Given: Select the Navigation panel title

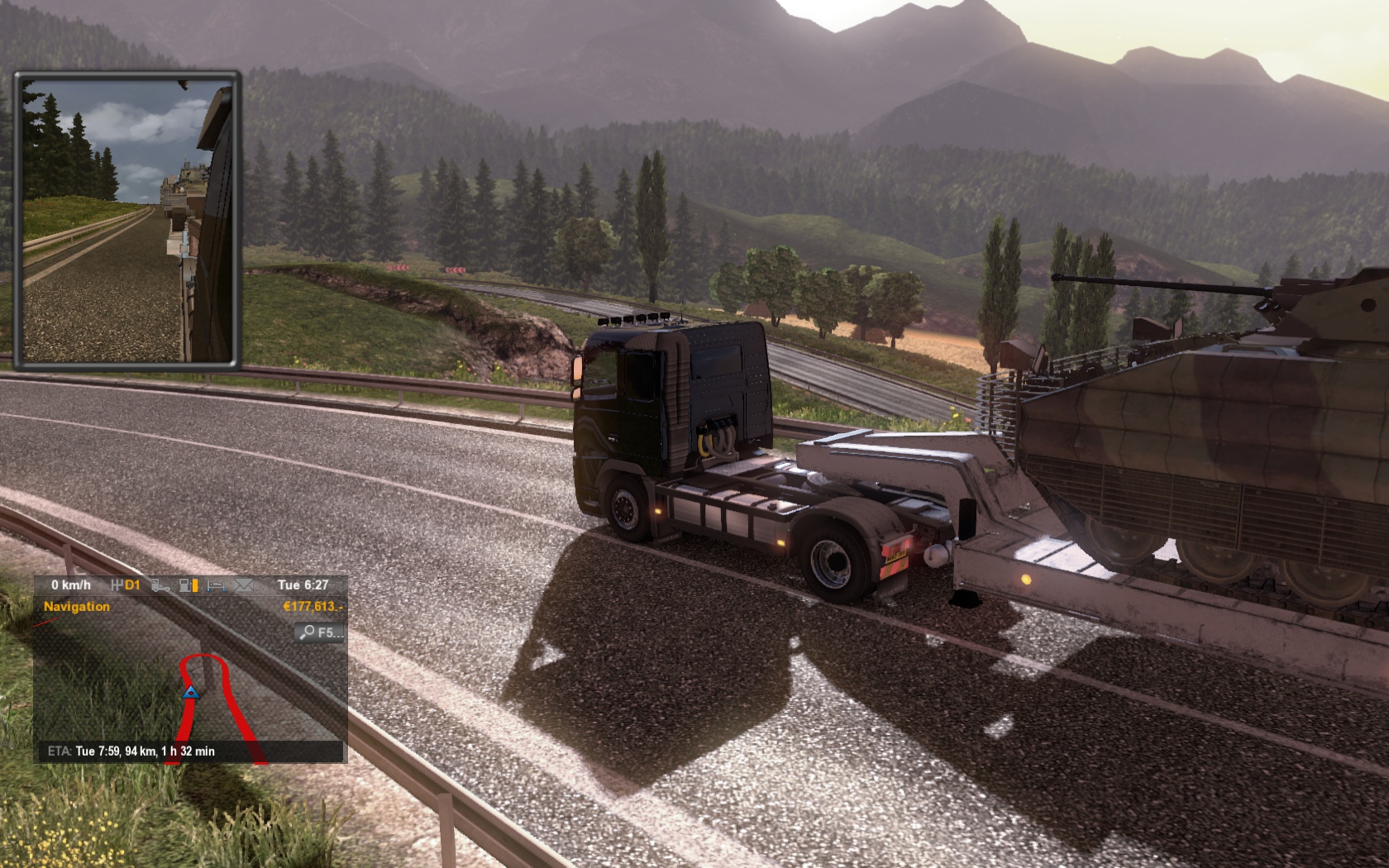Looking at the screenshot, I should 76,607.
